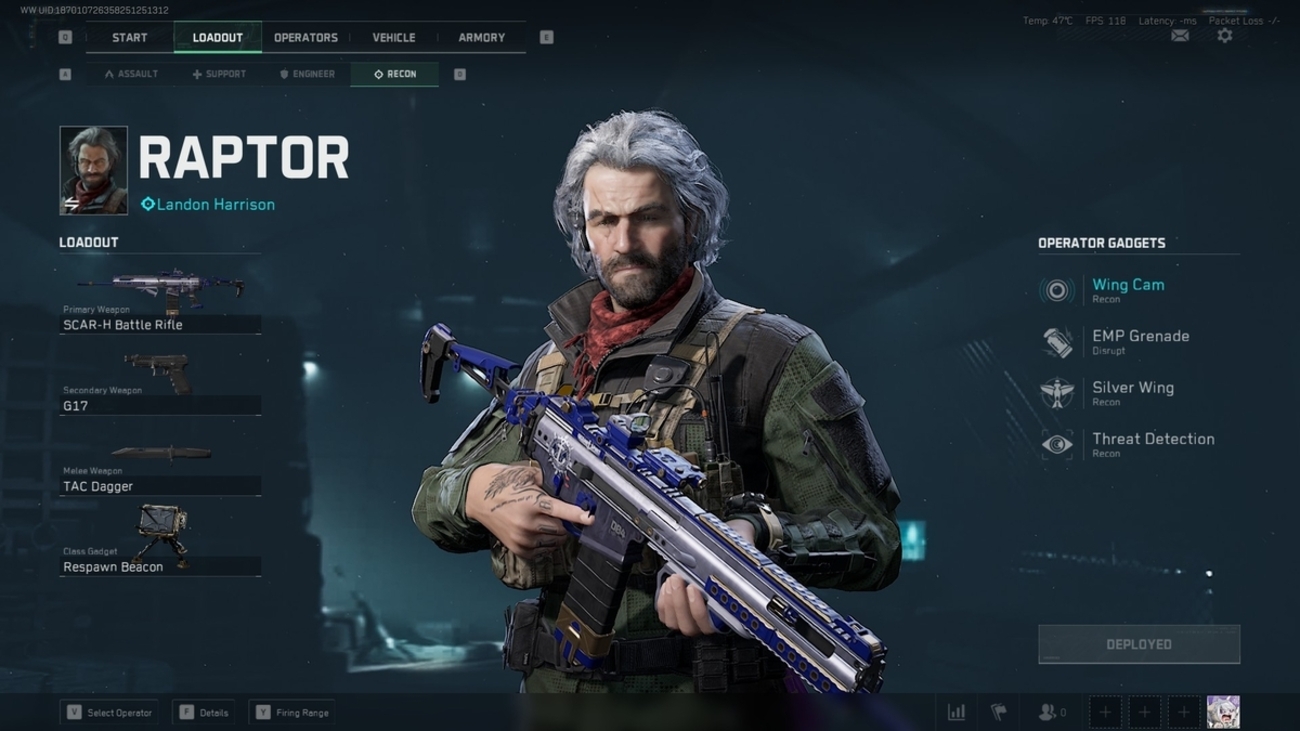Open the mail inbox

click(1180, 36)
